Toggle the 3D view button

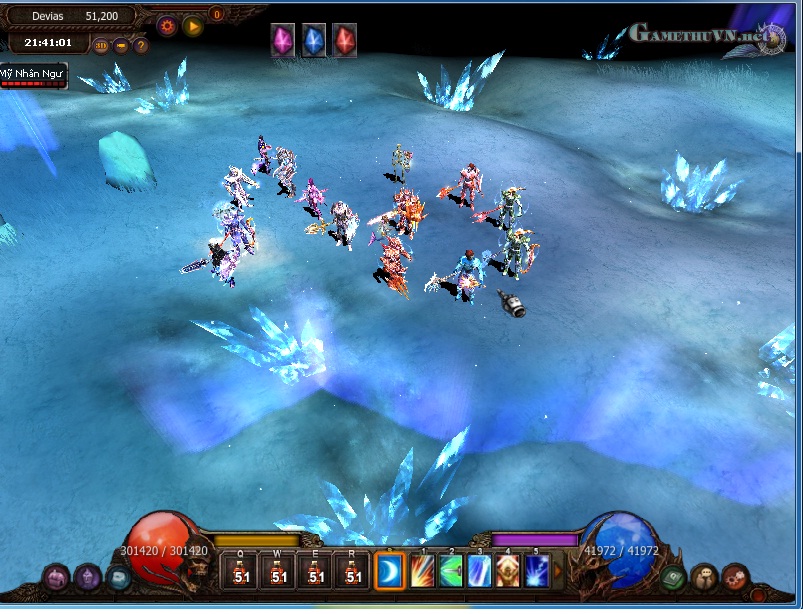click(x=101, y=45)
